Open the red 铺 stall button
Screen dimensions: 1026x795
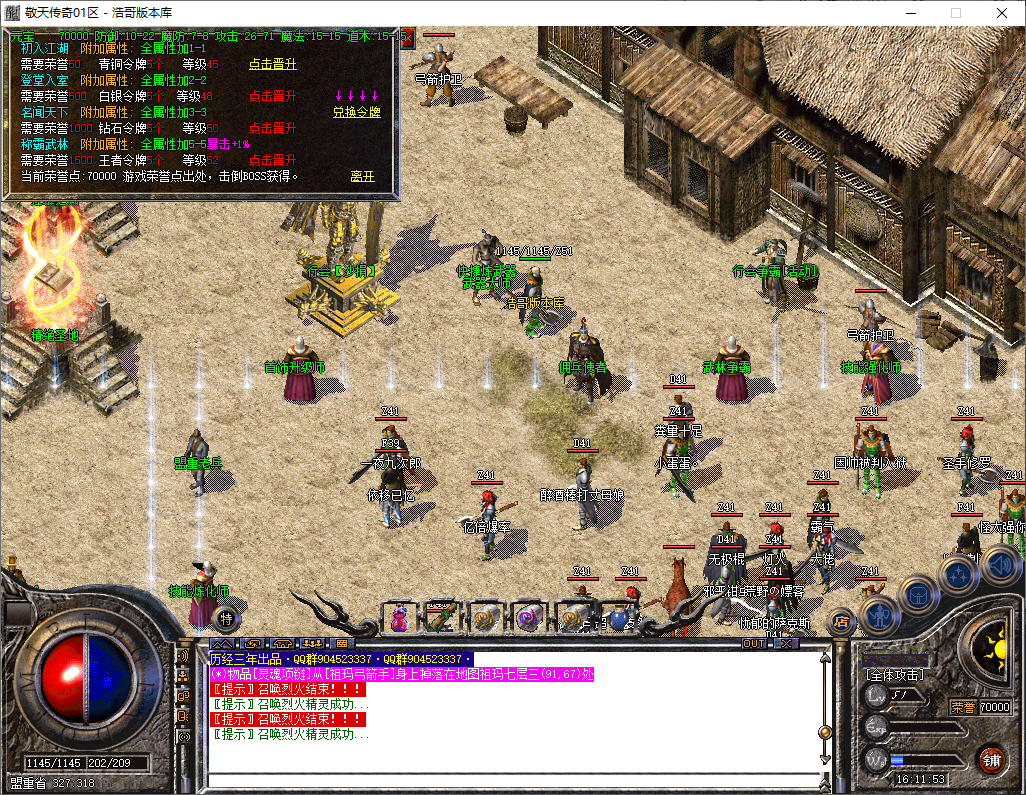990,759
